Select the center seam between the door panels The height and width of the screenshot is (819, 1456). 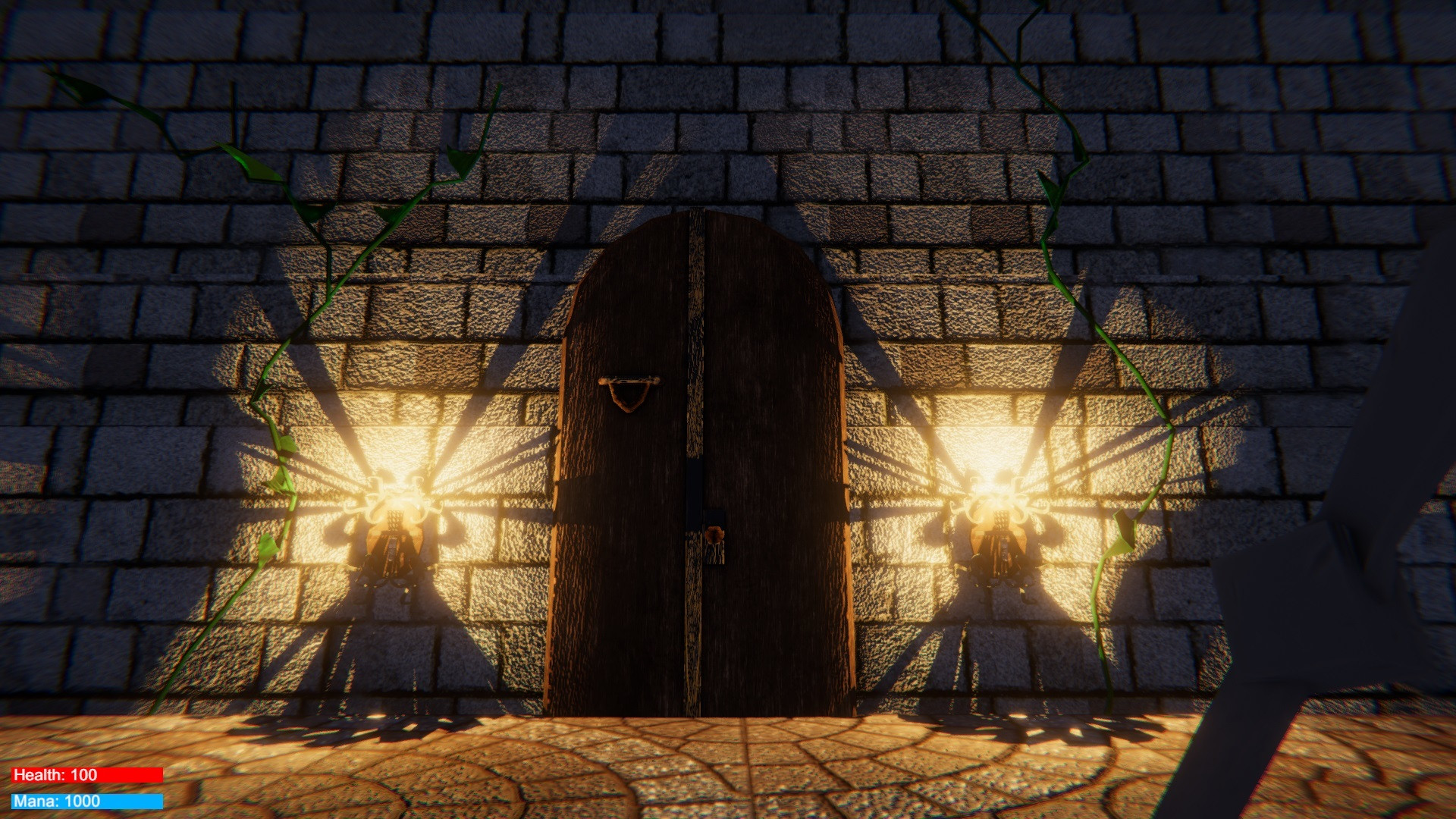click(x=694, y=455)
